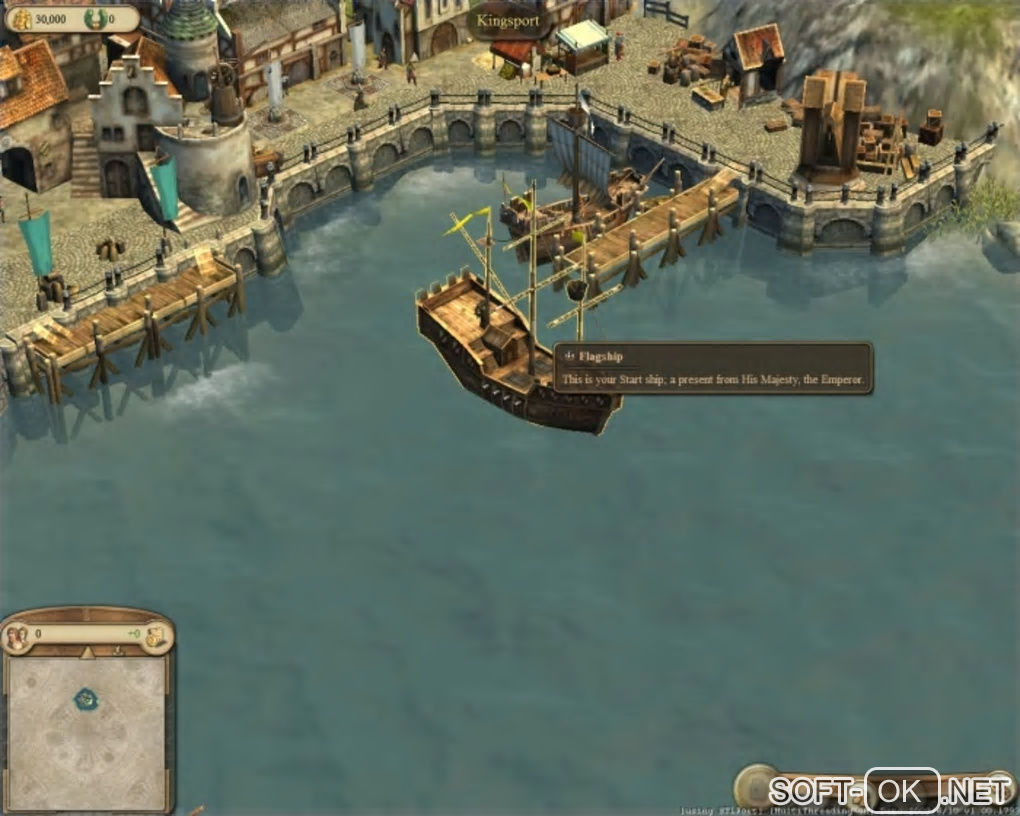The width and height of the screenshot is (1020, 816).
Task: Toggle the minimap's triangular arrow tab
Action: point(87,652)
